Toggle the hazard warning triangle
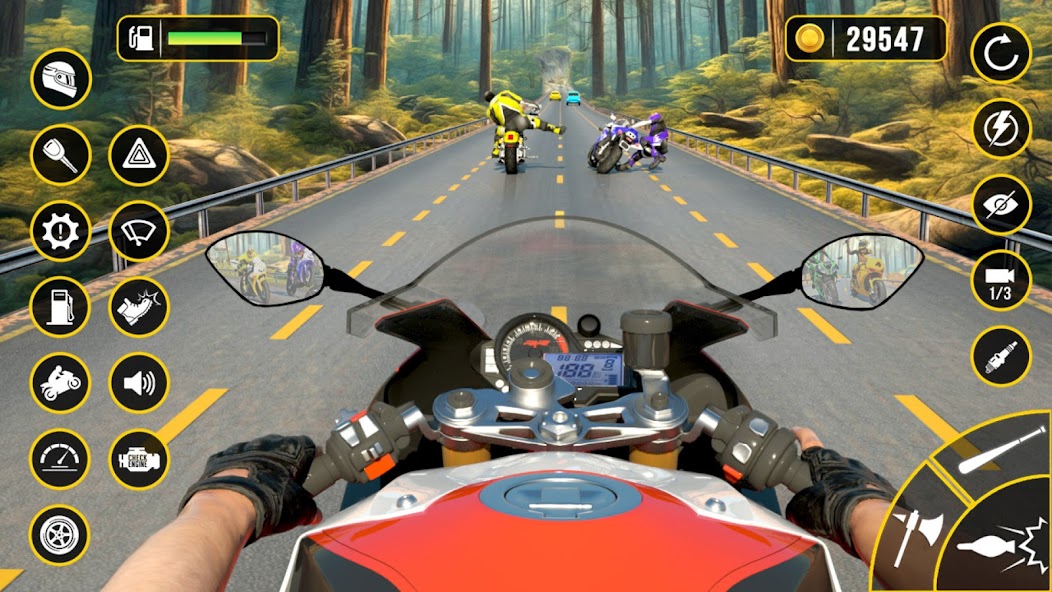Image resolution: width=1052 pixels, height=592 pixels. point(138,155)
